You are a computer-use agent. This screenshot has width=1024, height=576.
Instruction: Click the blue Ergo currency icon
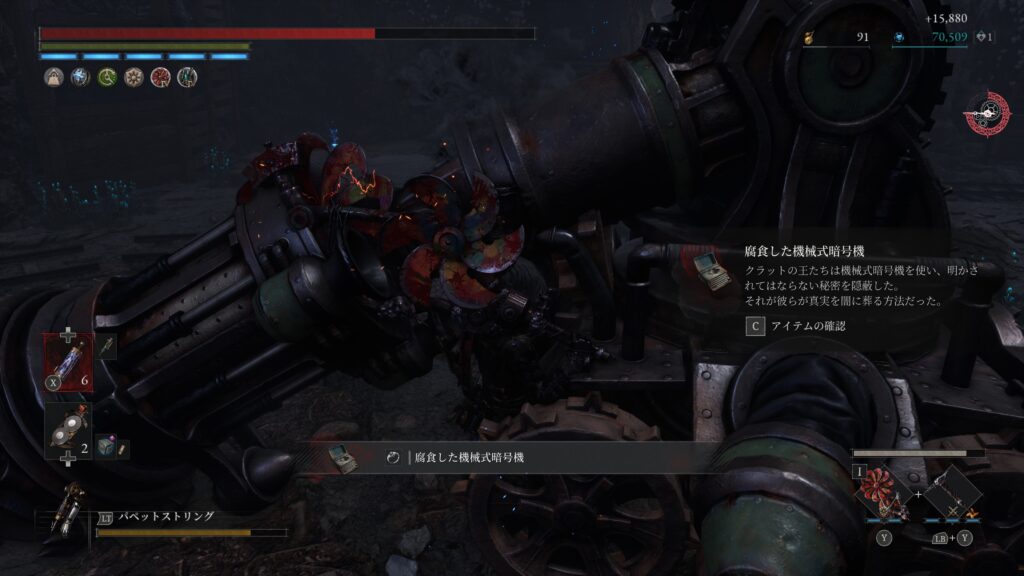point(898,38)
